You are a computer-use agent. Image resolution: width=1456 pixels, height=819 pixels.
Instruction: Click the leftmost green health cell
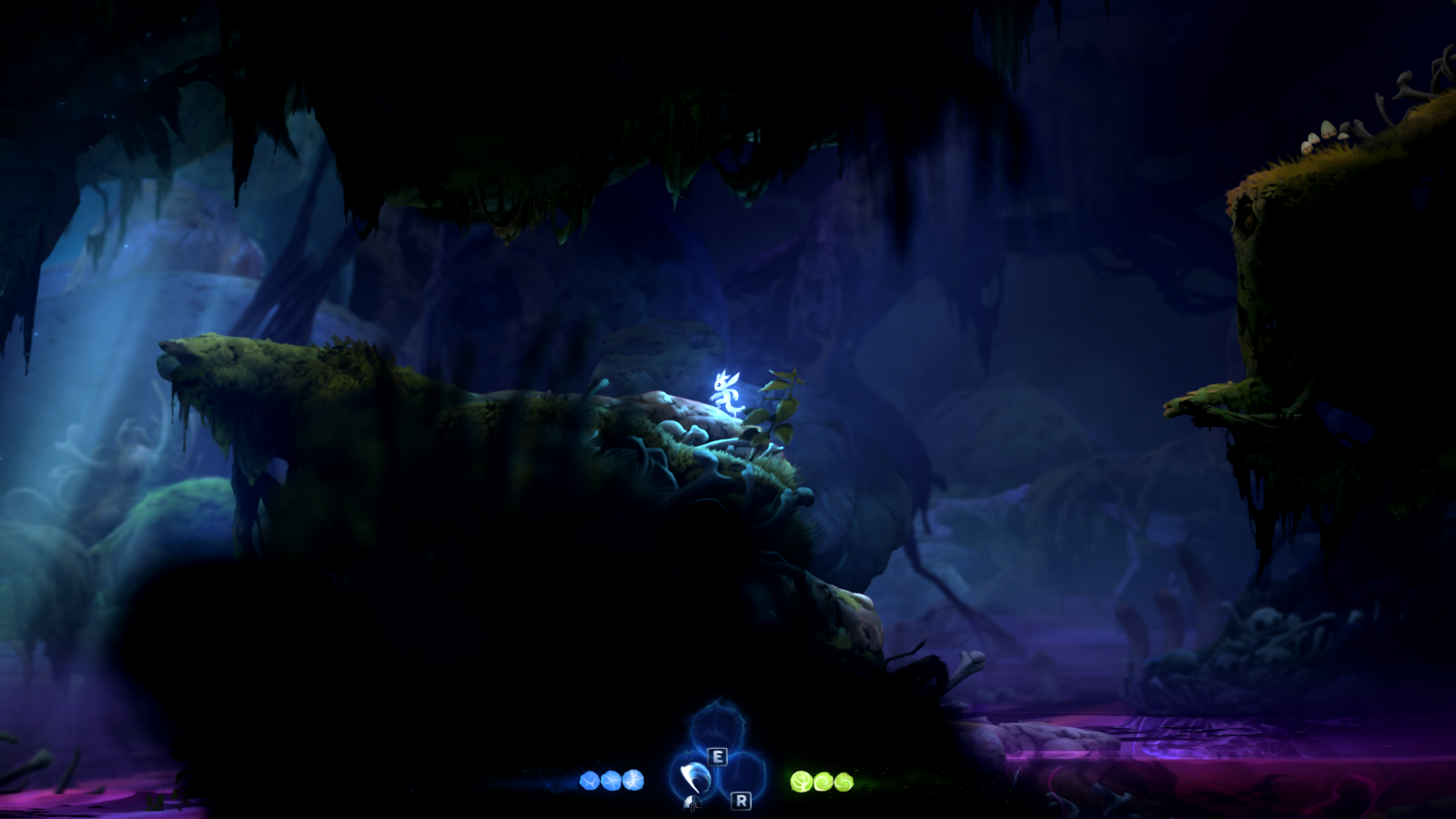(x=801, y=780)
